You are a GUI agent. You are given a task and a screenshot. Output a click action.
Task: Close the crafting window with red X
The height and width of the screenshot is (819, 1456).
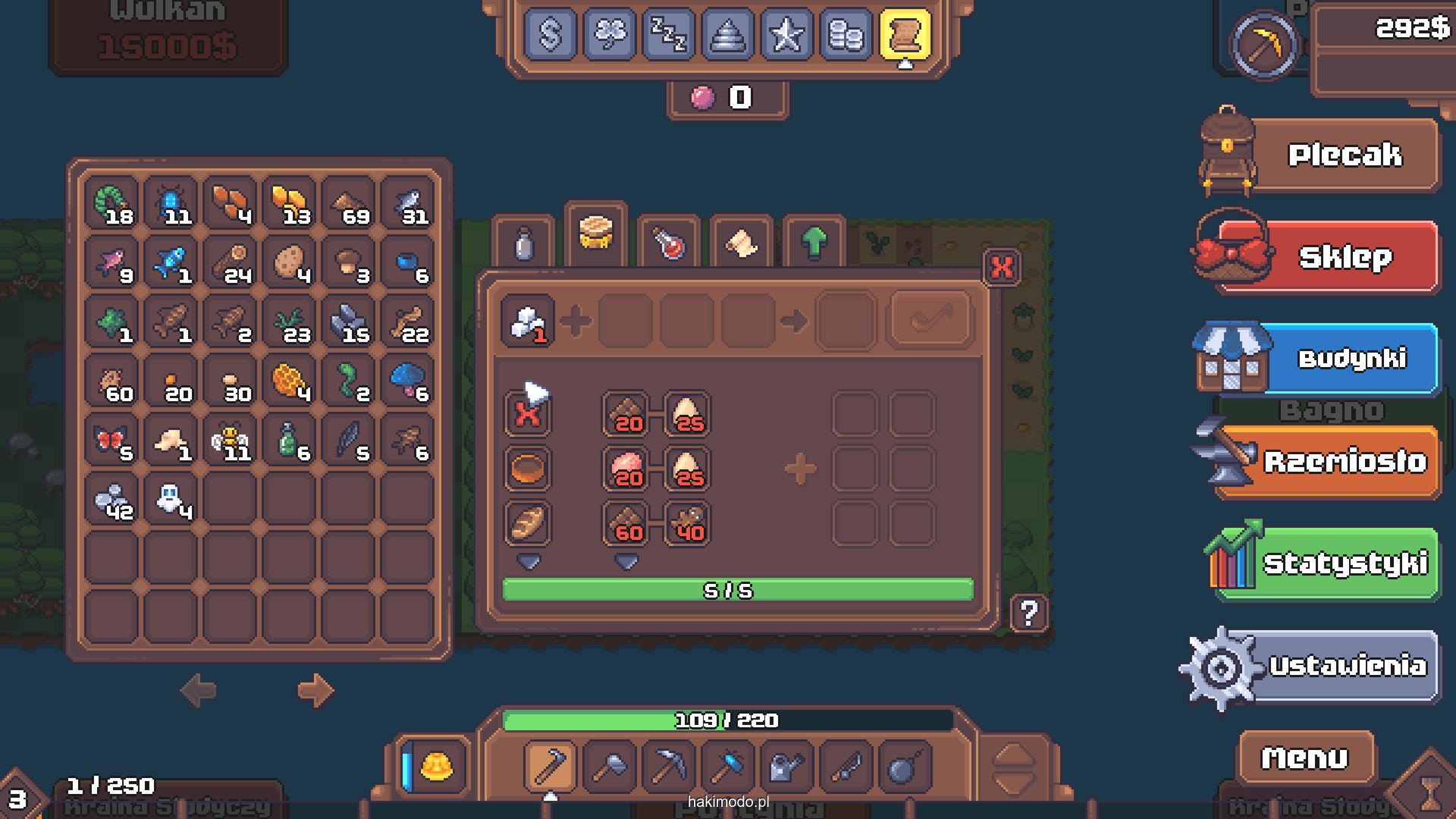click(1002, 267)
